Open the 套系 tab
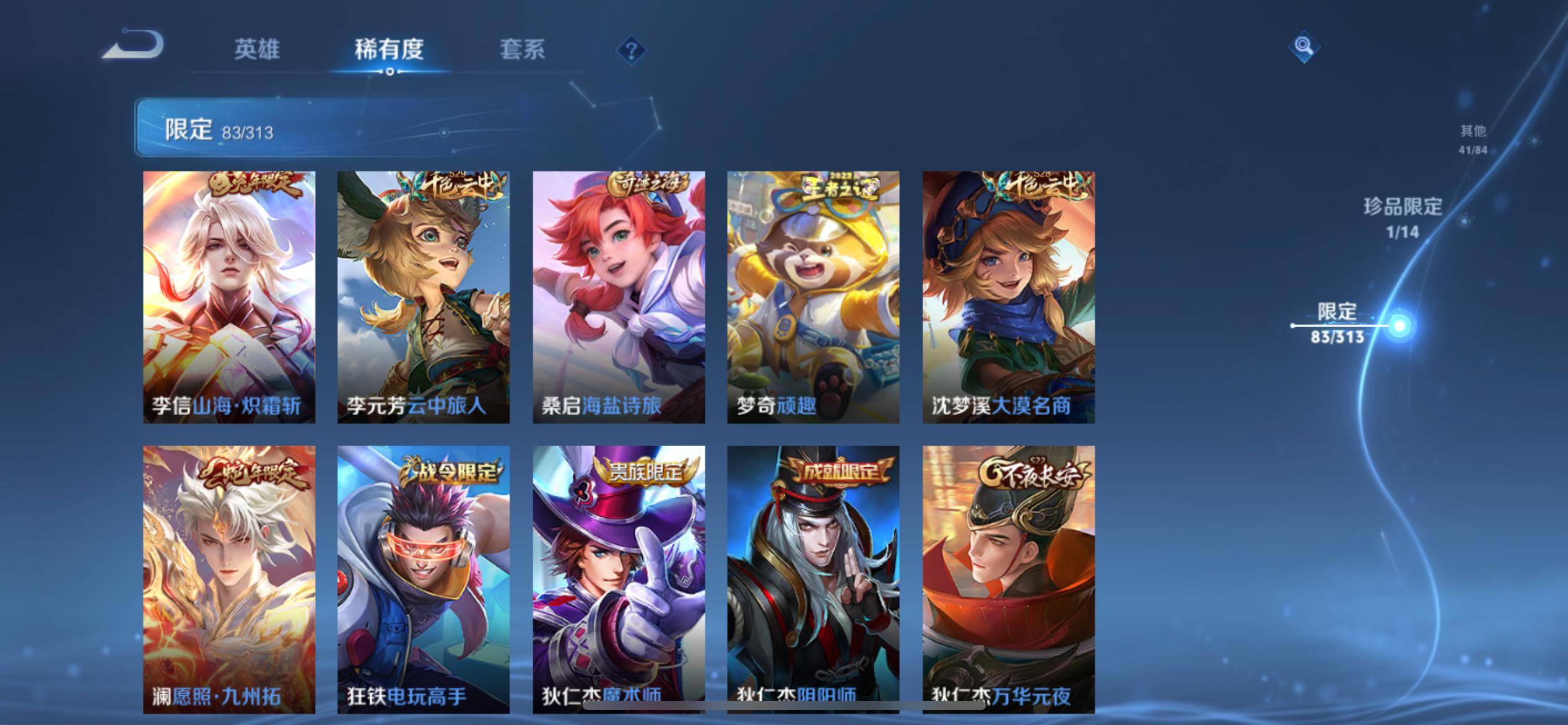The width and height of the screenshot is (1568, 725). coord(522,50)
